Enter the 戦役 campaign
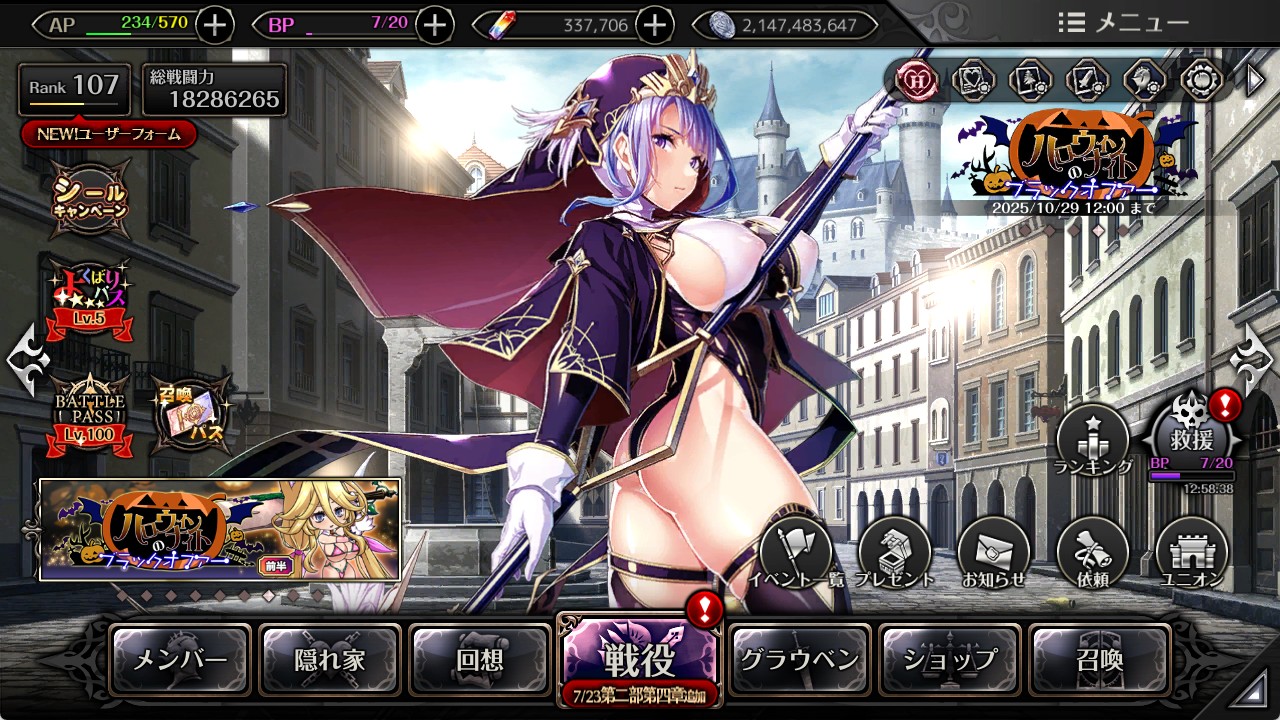 (x=638, y=660)
